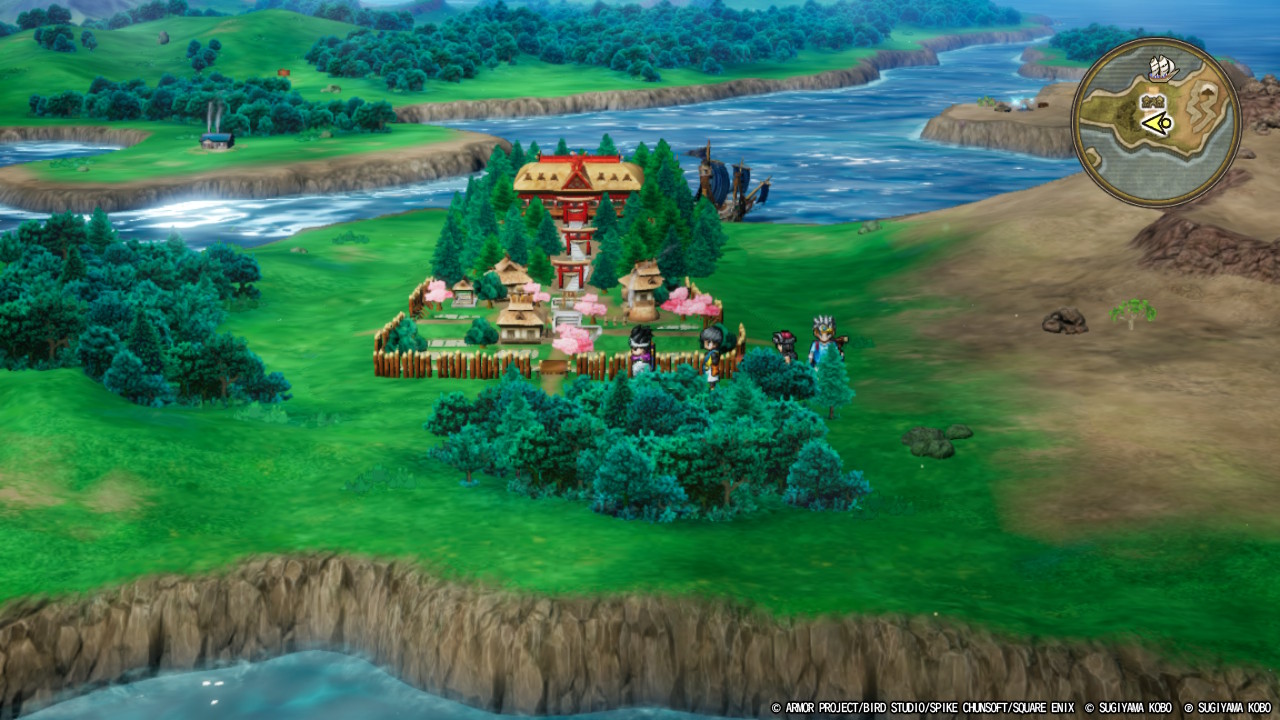1280x720 pixels.
Task: Open the circular minimap
Action: click(x=1156, y=122)
